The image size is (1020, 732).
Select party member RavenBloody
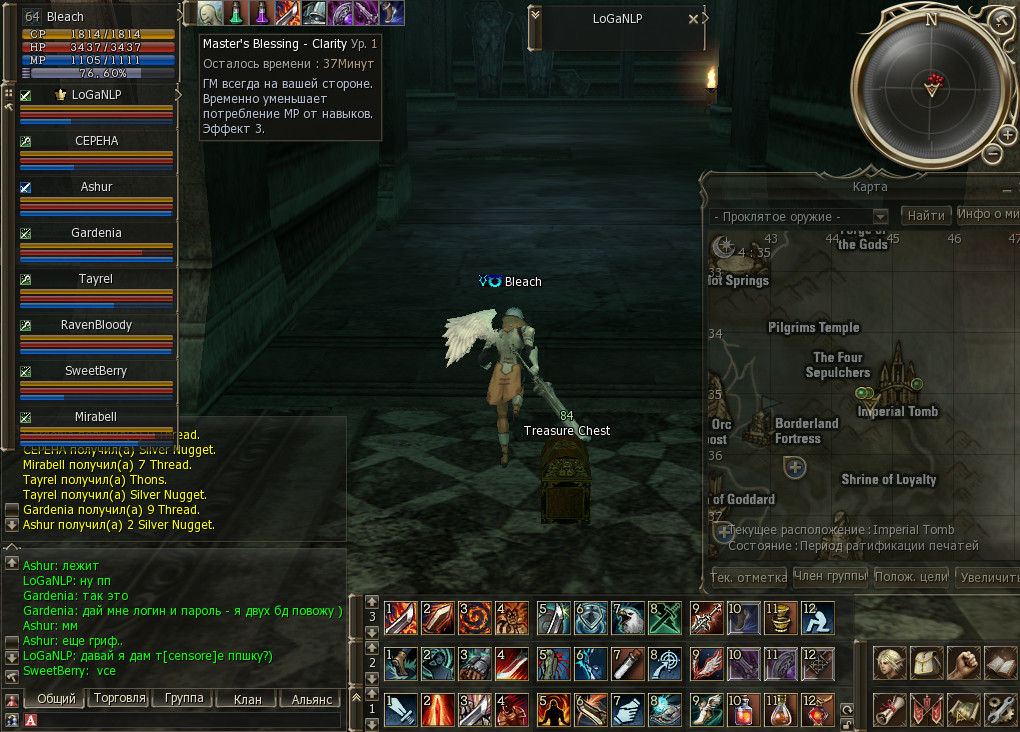[96, 325]
